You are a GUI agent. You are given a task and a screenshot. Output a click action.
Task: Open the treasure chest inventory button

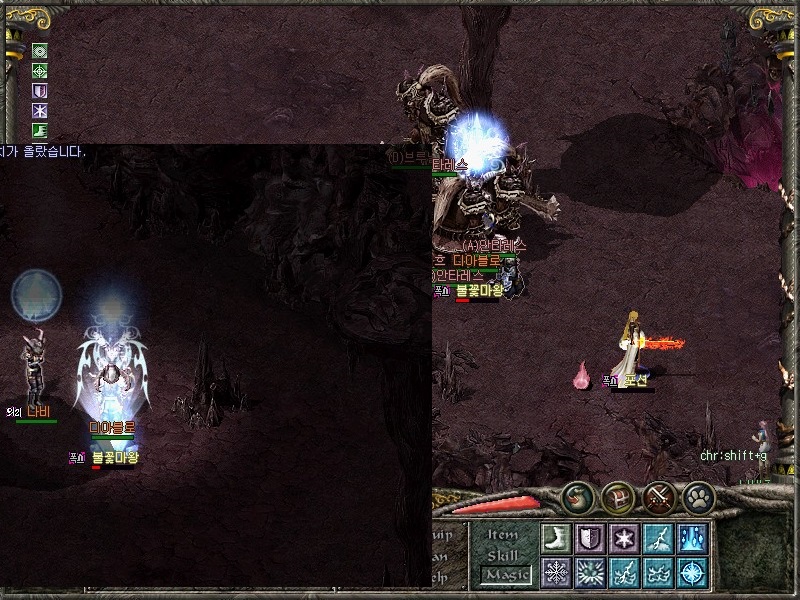(x=617, y=497)
